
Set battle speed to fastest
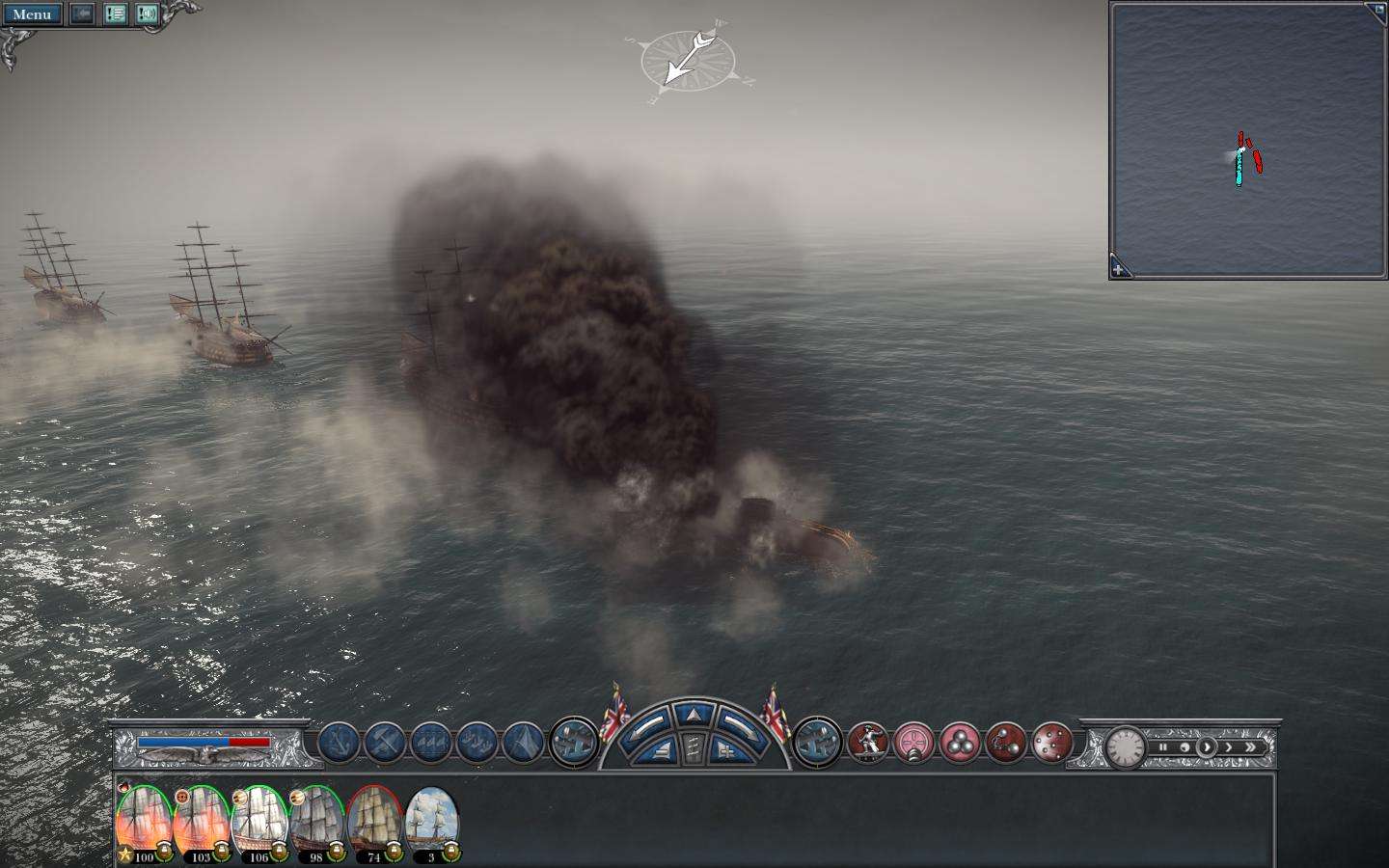pyautogui.click(x=1251, y=747)
